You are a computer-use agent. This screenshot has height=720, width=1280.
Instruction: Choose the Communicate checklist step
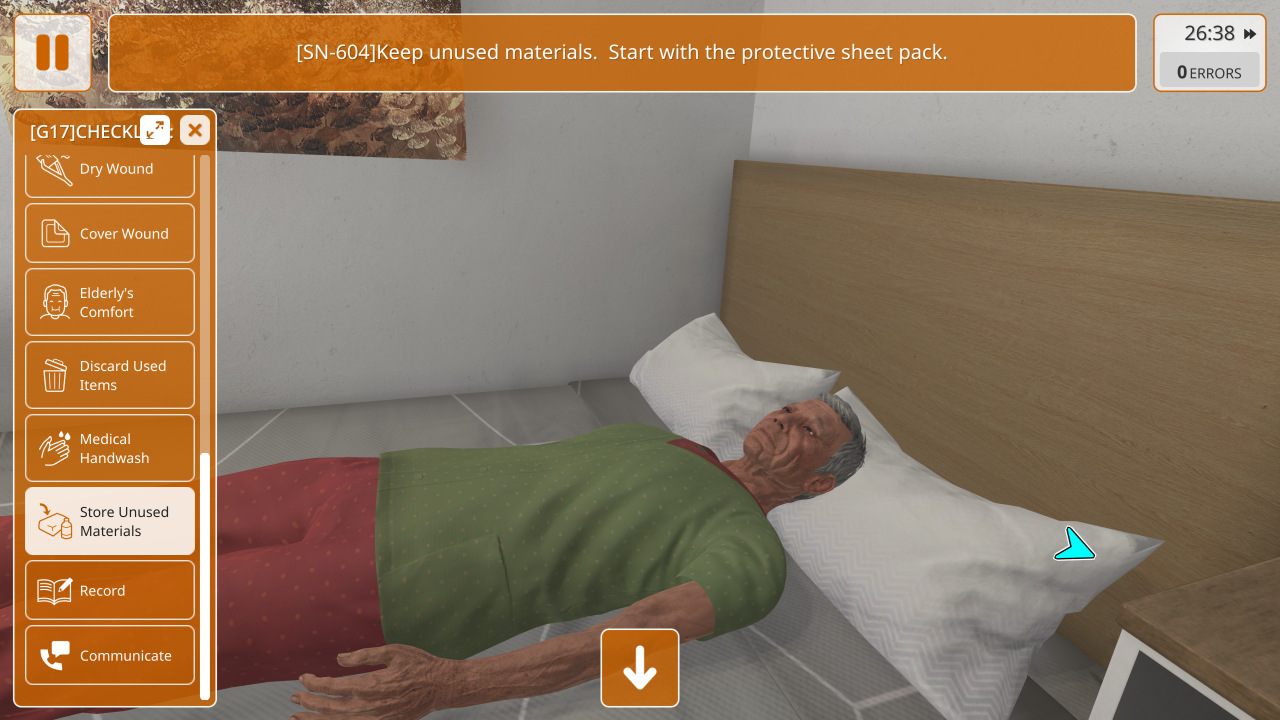110,656
